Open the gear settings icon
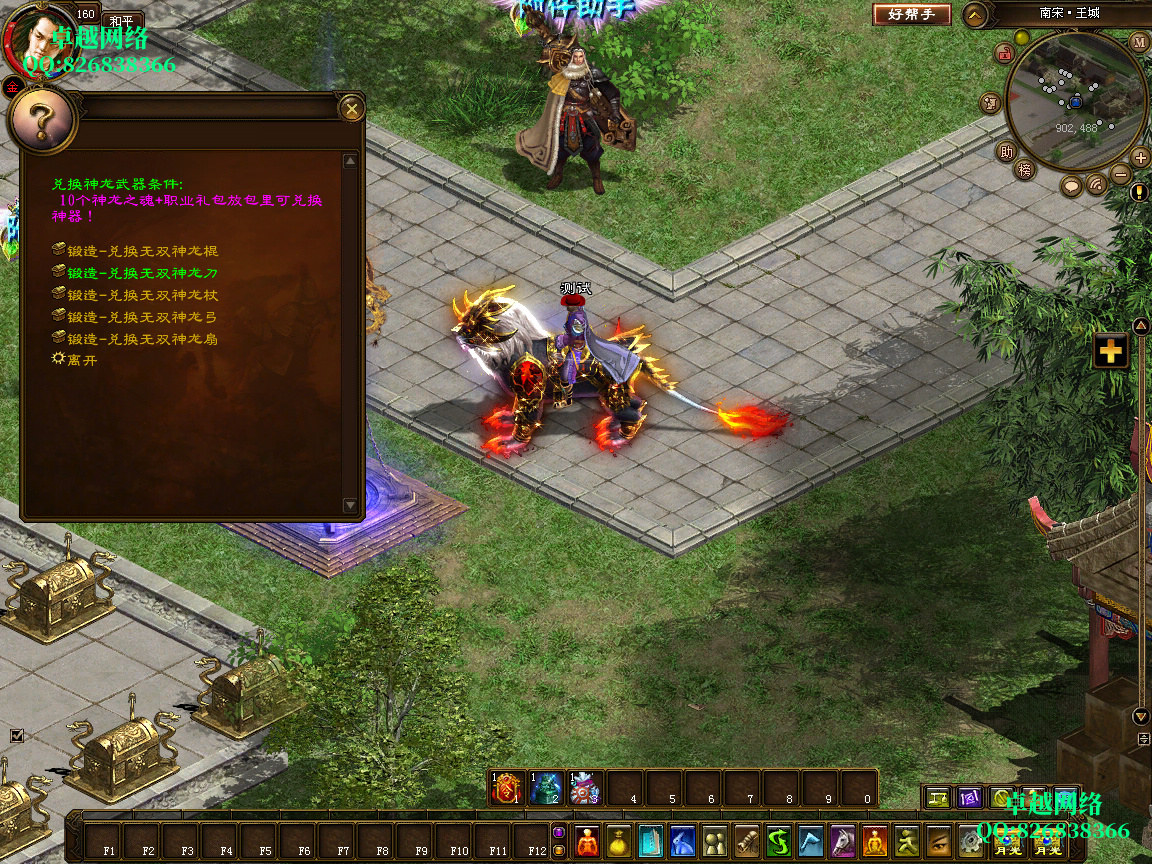This screenshot has height=864, width=1152. [969, 841]
